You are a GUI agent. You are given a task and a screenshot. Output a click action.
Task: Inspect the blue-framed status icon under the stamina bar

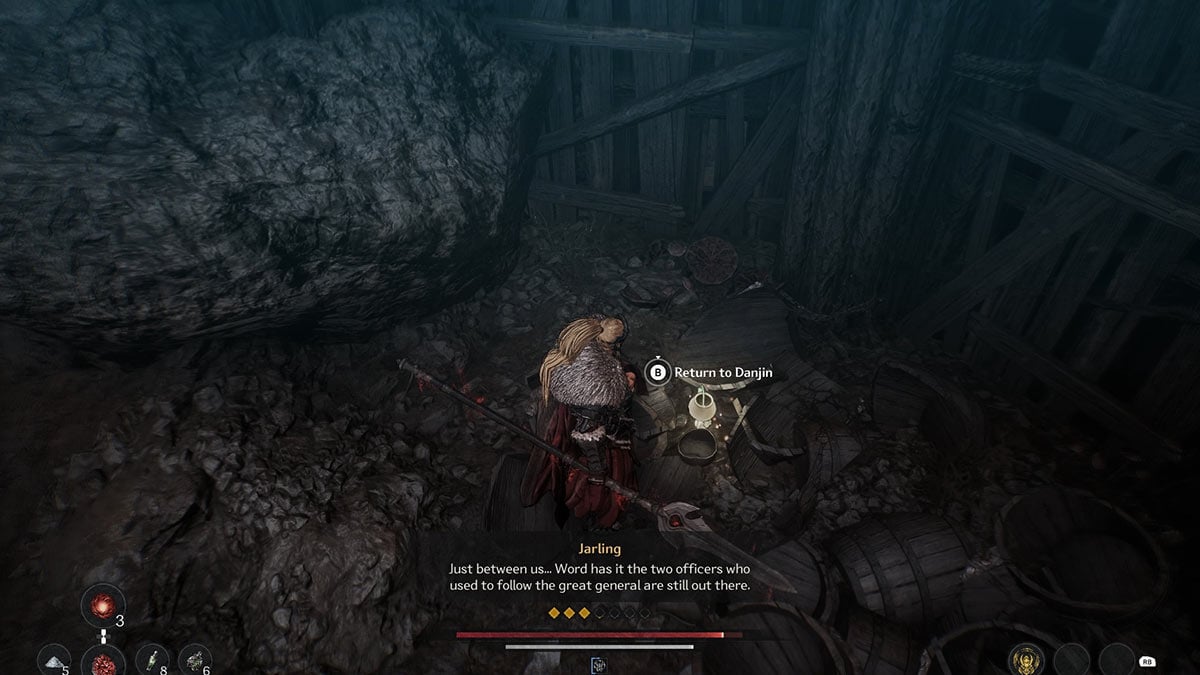(599, 664)
